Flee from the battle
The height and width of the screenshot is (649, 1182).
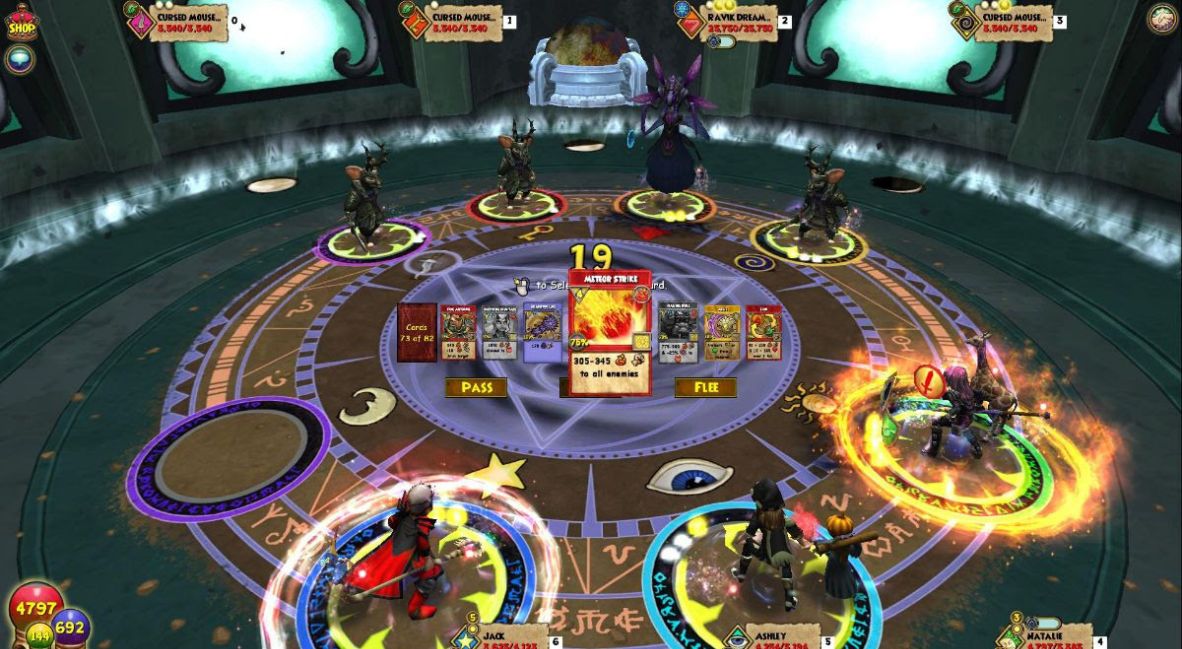705,387
